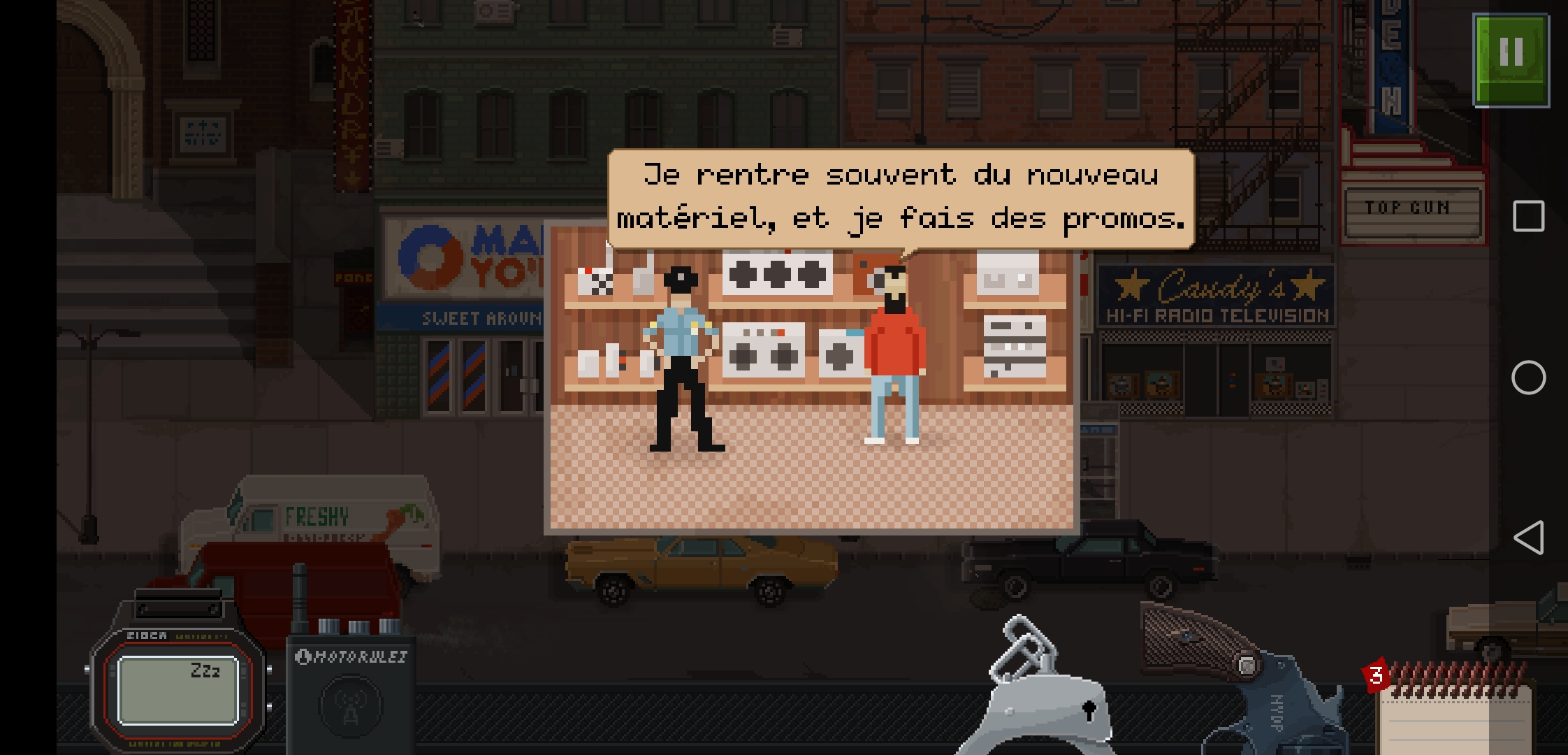The height and width of the screenshot is (755, 1568).
Task: Open Android recent apps square button
Action: (x=1528, y=217)
